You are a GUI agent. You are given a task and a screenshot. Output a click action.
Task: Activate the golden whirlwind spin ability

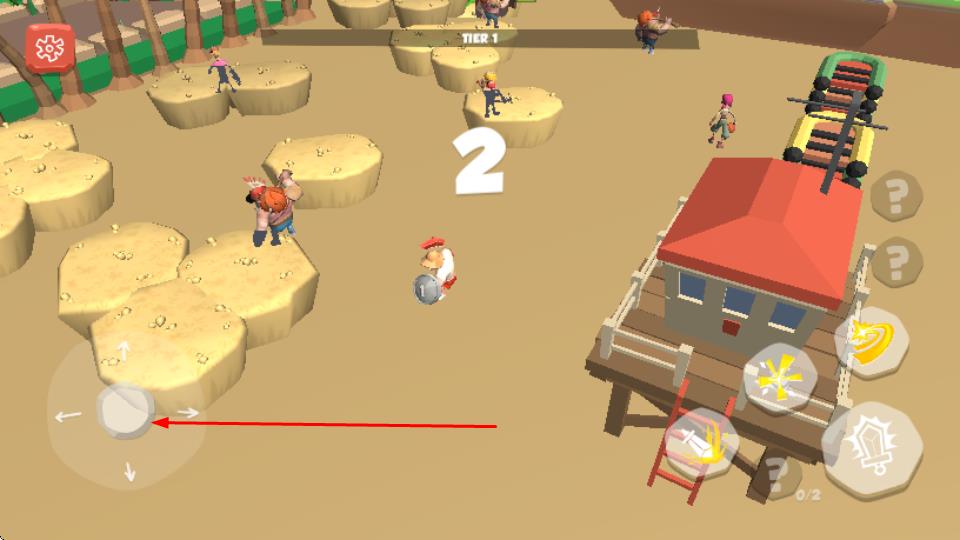click(869, 342)
